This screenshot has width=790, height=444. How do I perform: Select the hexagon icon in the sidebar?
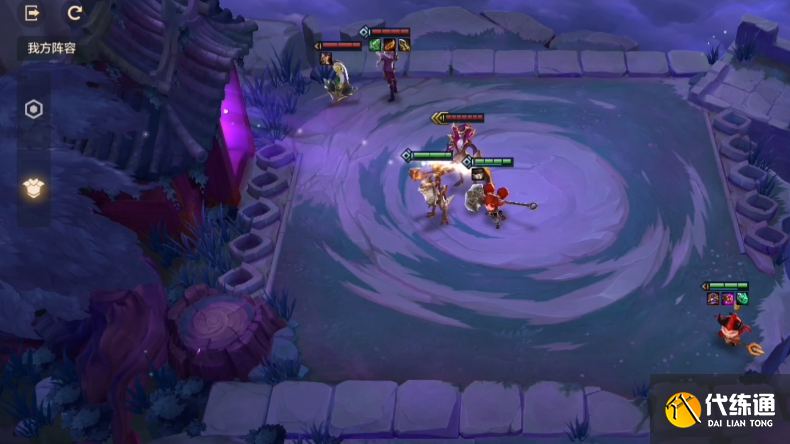click(x=34, y=110)
